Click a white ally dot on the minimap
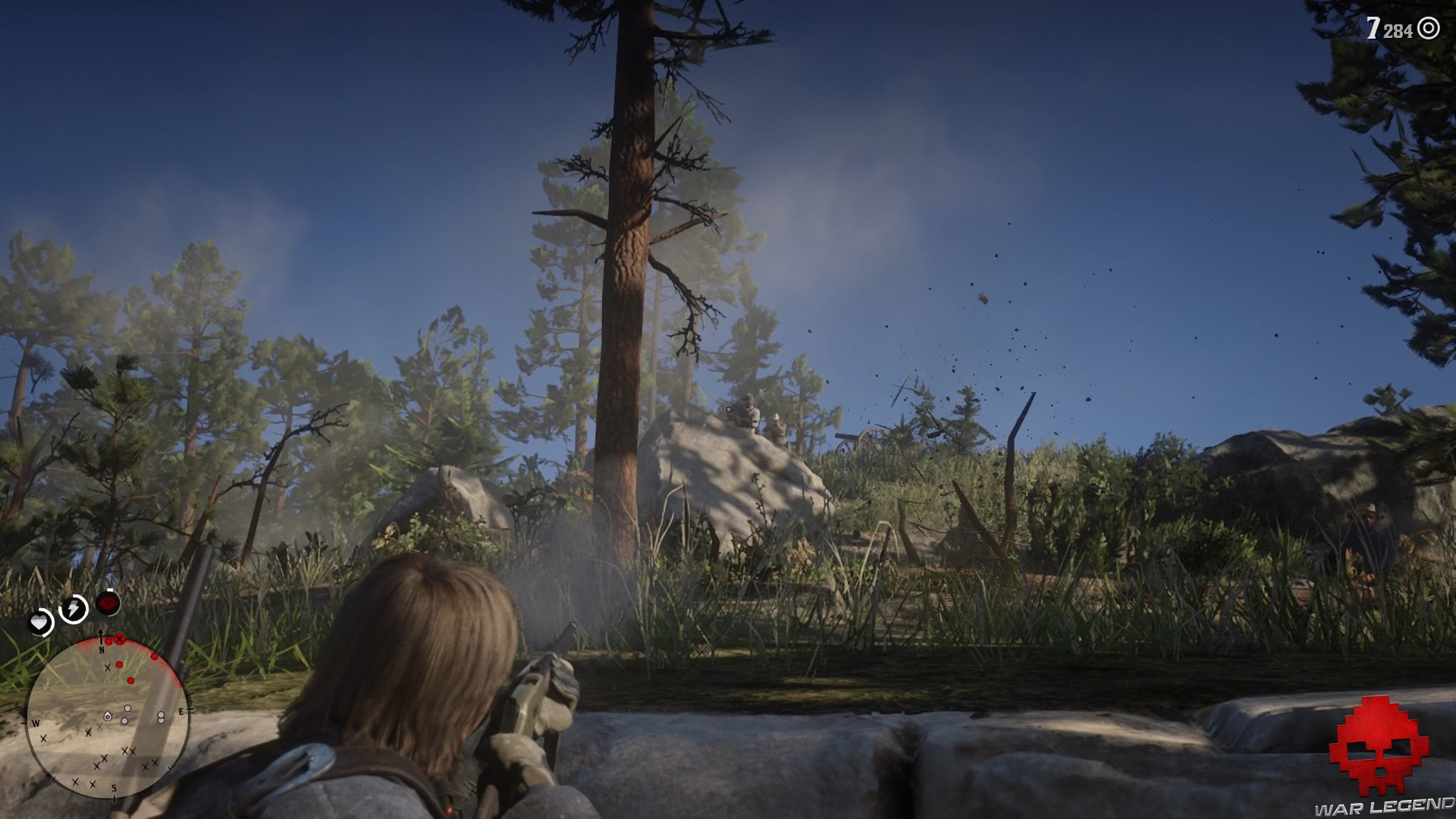Viewport: 1456px width, 819px height. click(127, 708)
